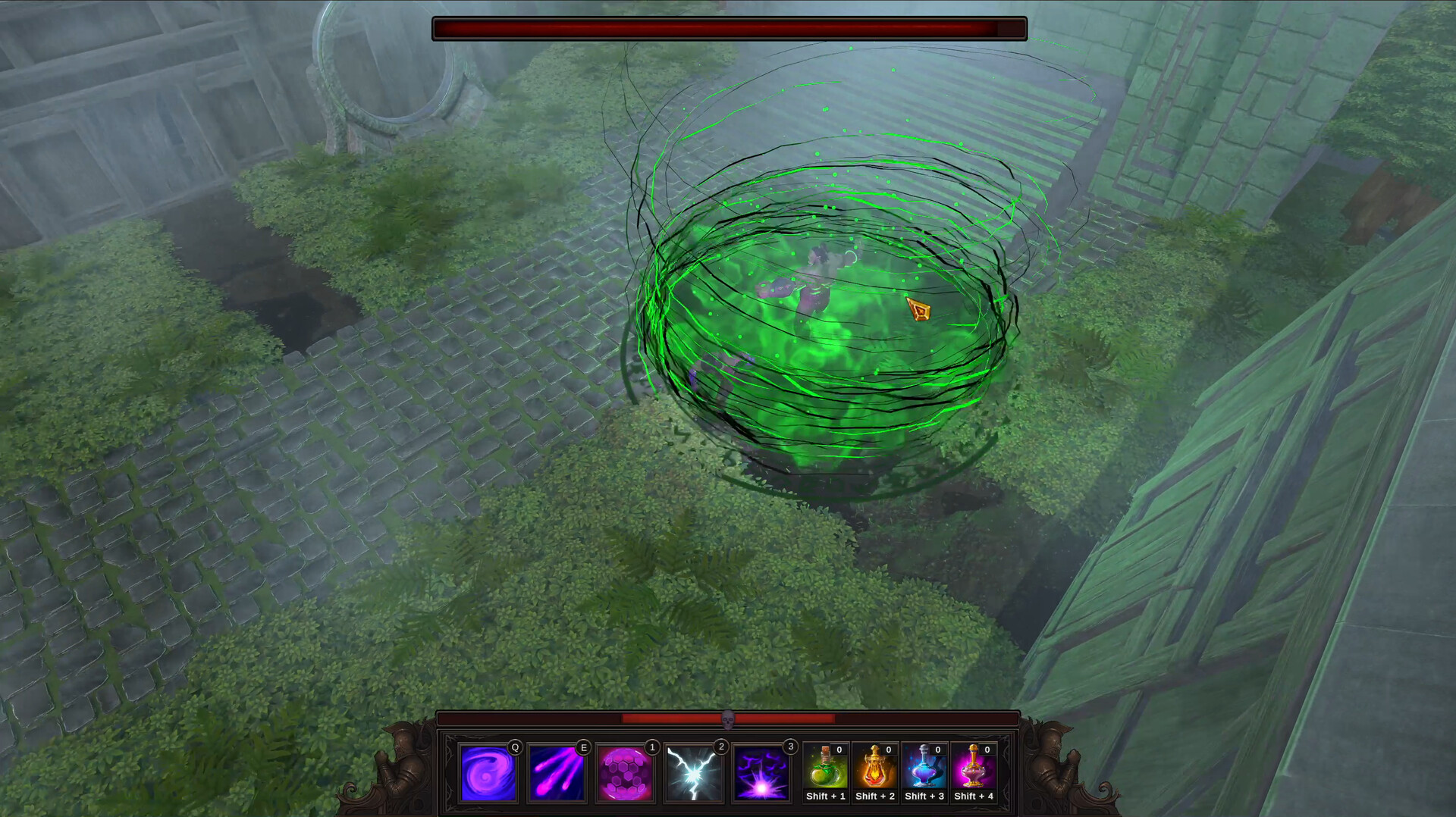Image resolution: width=1456 pixels, height=817 pixels.
Task: Click the Shift + 1 label under the green potion
Action: 827,796
